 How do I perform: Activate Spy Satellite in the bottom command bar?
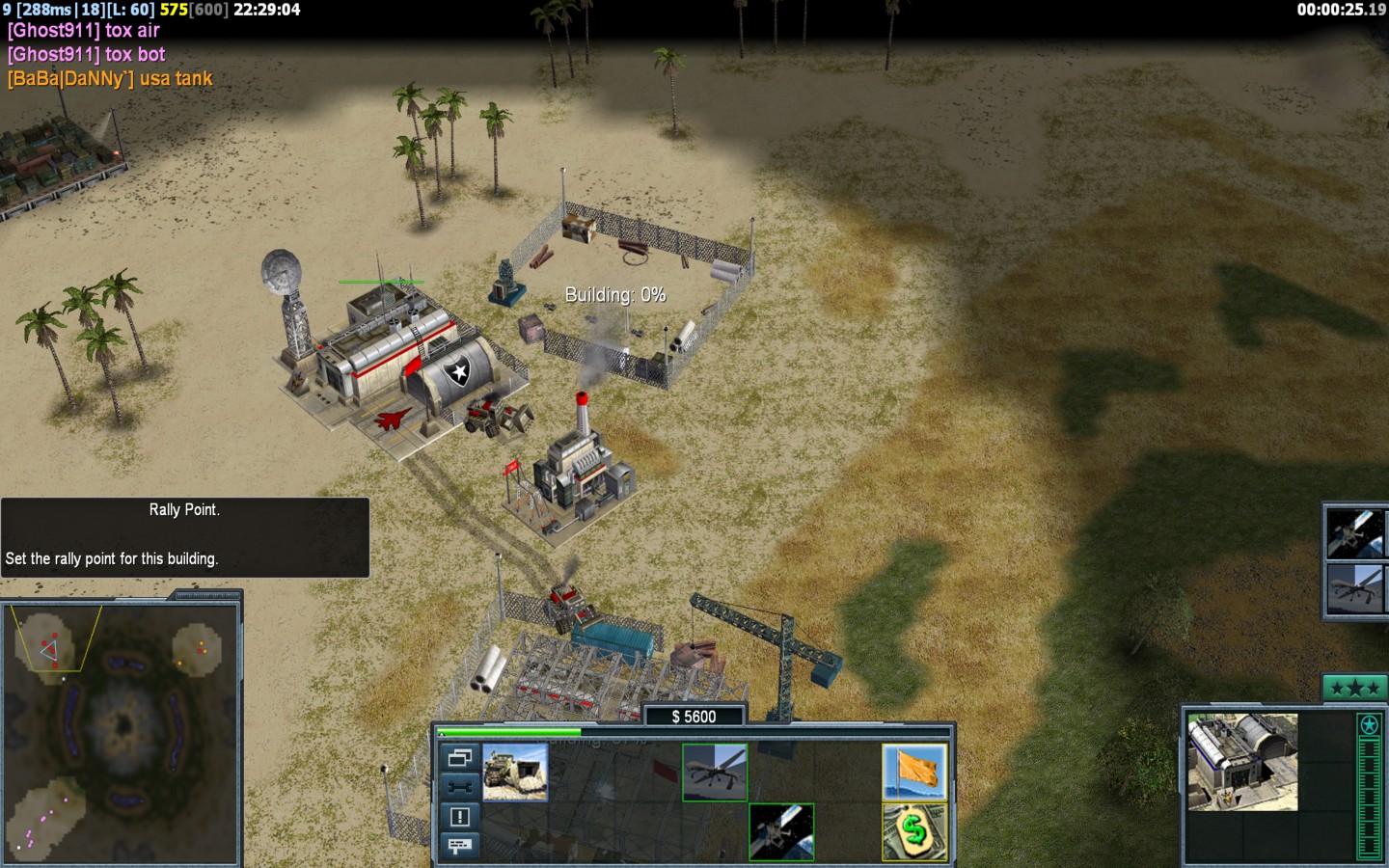coord(781,831)
